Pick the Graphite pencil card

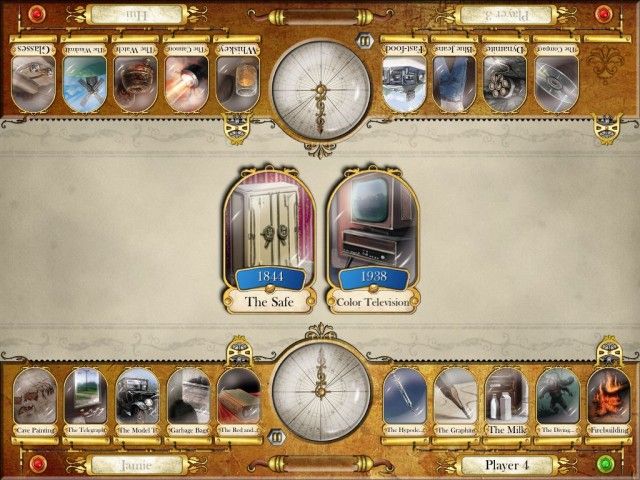(455, 402)
